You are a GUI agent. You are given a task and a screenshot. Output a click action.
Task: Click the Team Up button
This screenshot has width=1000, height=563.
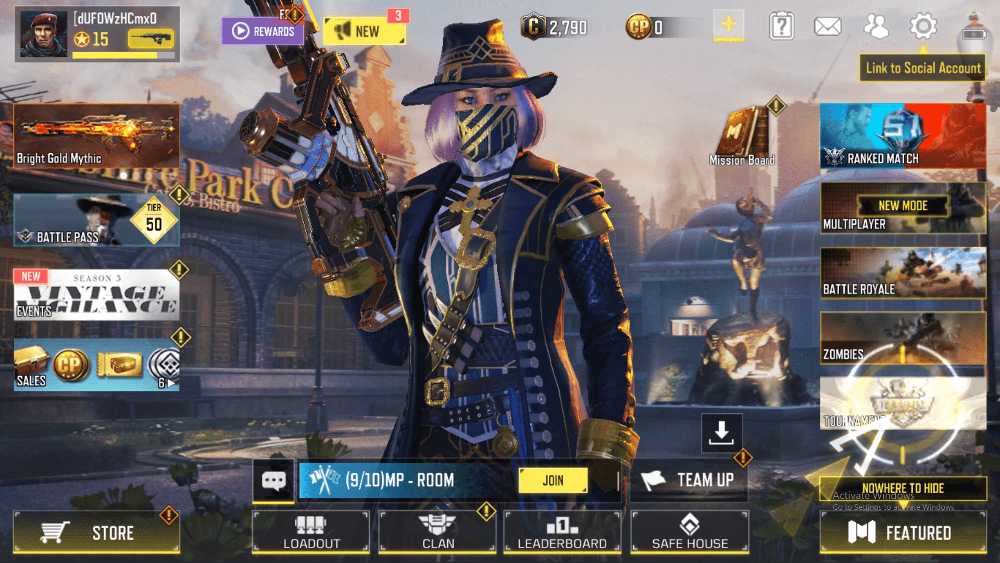689,480
